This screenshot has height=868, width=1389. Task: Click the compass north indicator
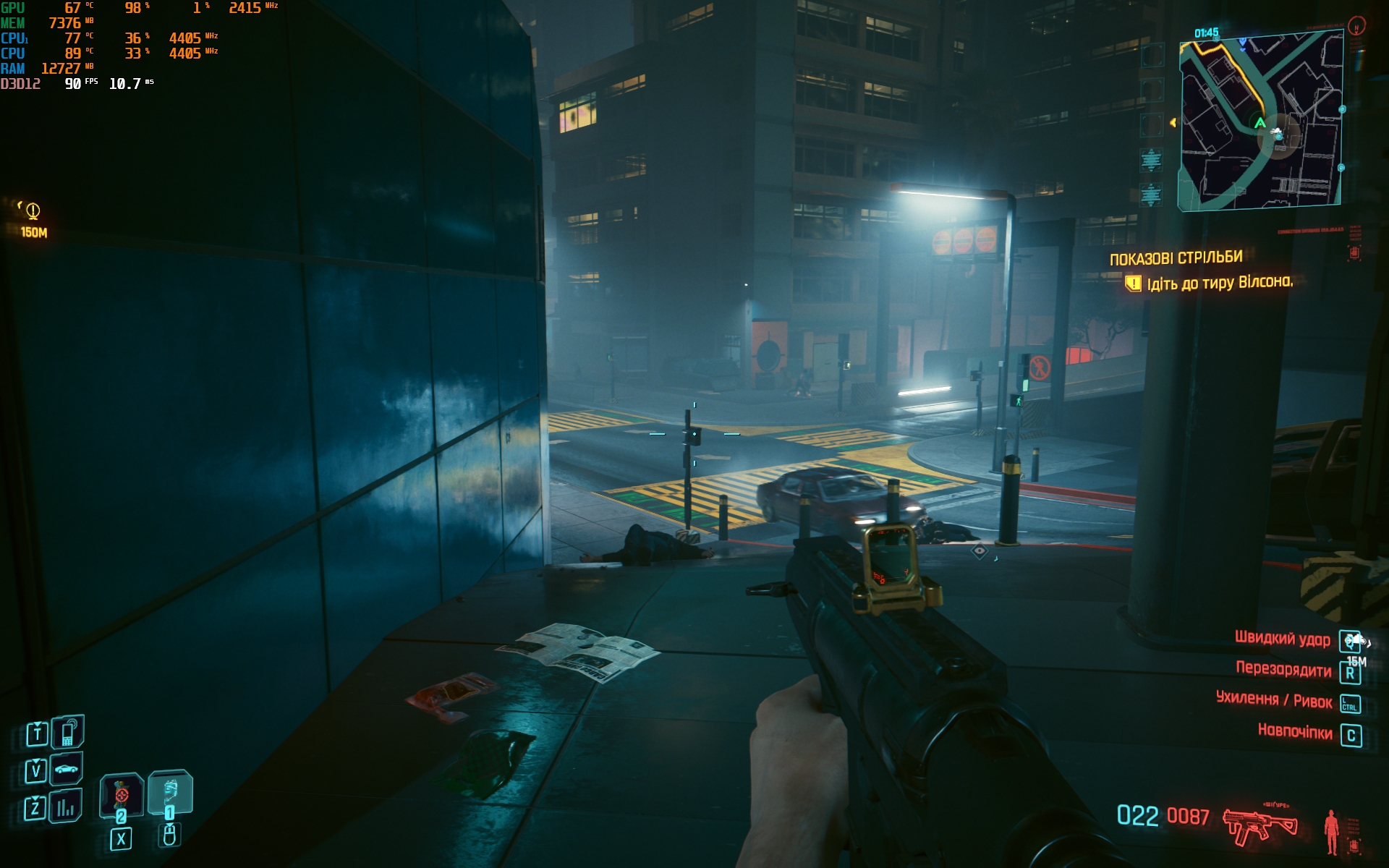(1356, 27)
